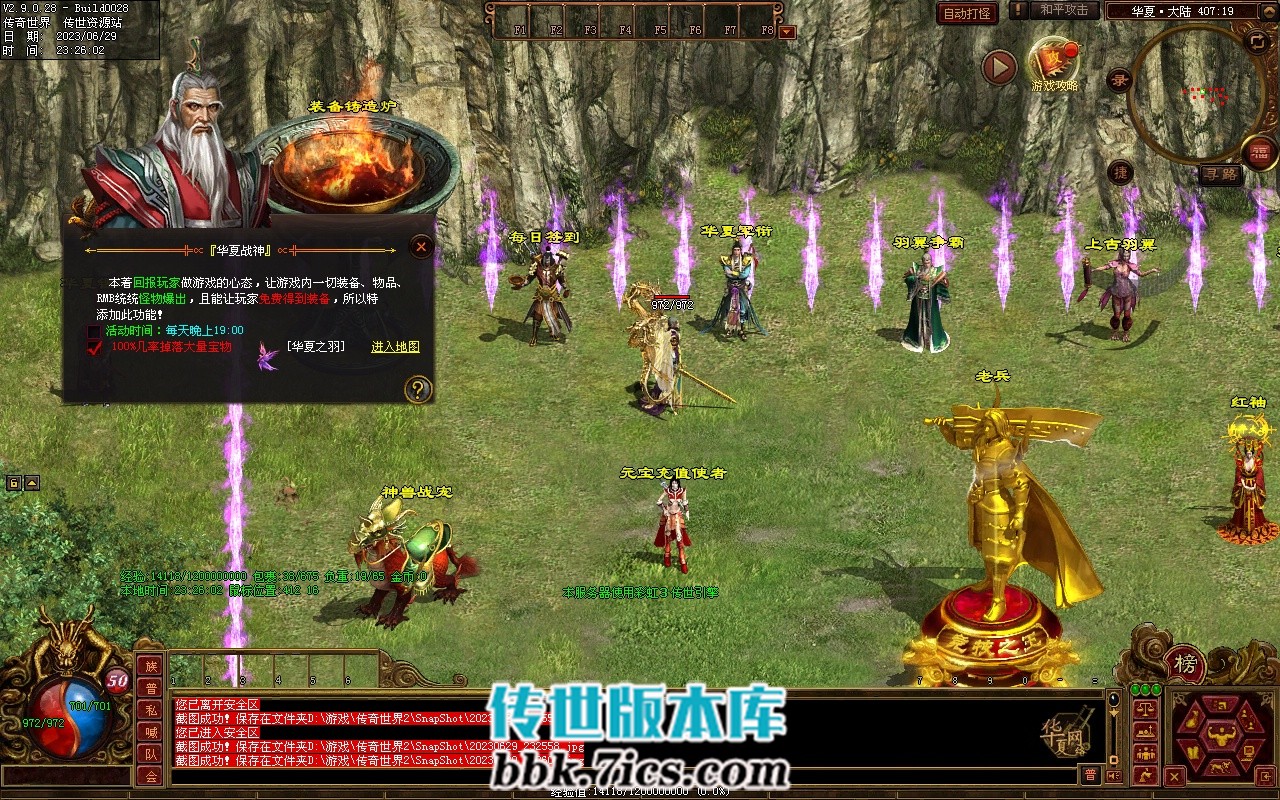Open the red 福 welfare button
The height and width of the screenshot is (800, 1280).
pyautogui.click(x=1261, y=153)
